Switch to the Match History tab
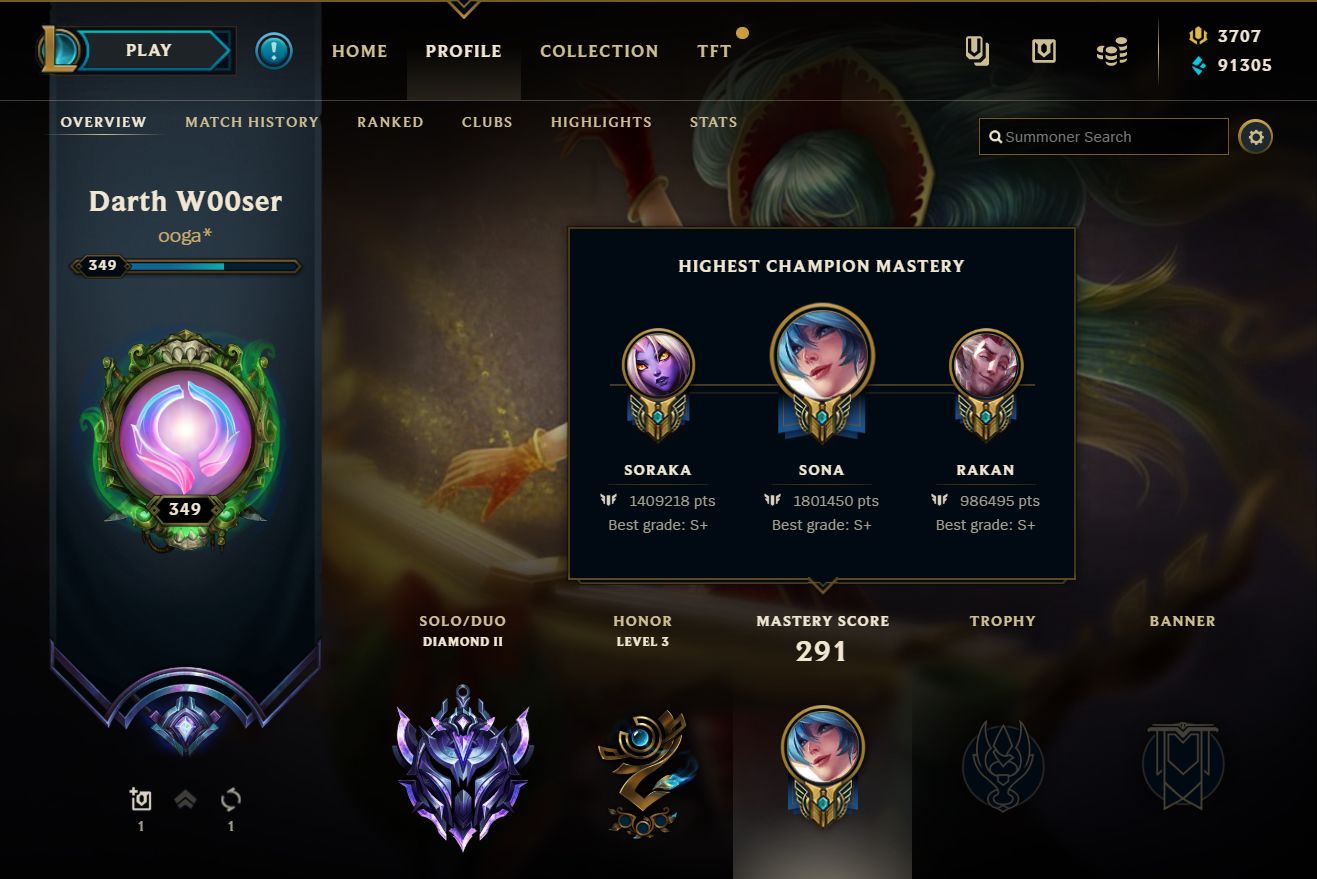This screenshot has width=1317, height=879. pos(251,122)
